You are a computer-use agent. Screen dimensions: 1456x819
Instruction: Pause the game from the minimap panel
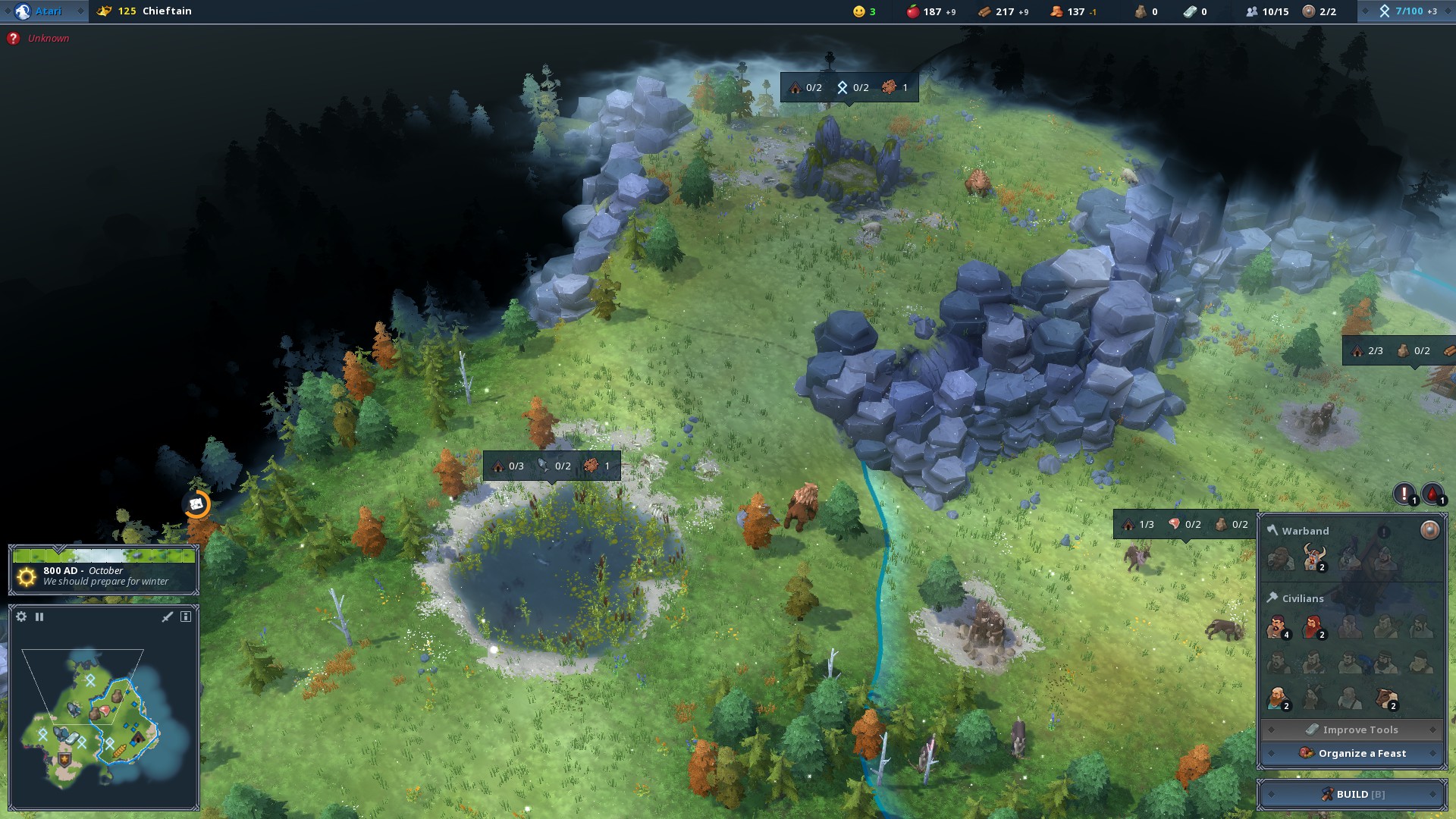pos(39,617)
